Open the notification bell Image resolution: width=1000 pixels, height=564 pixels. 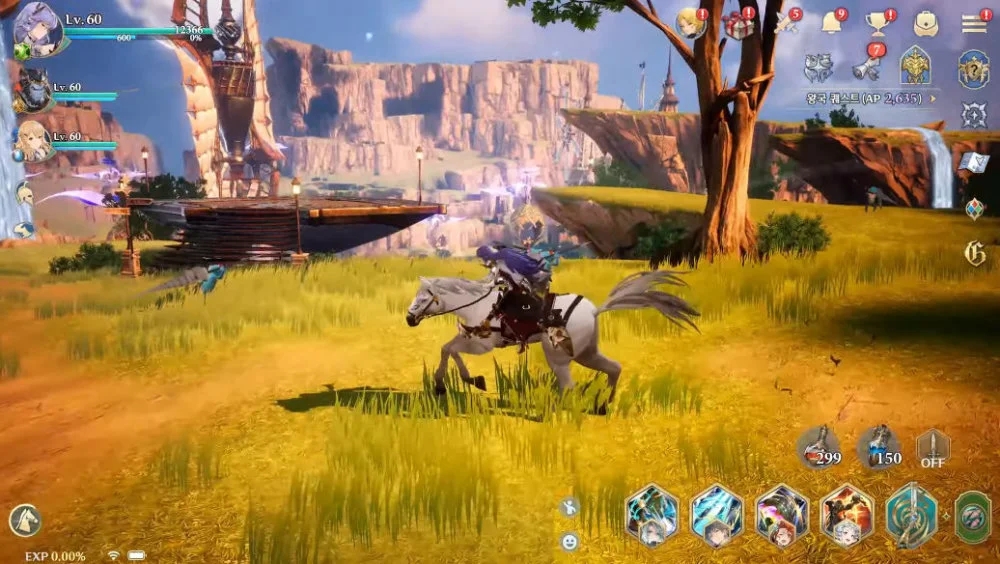click(x=832, y=22)
